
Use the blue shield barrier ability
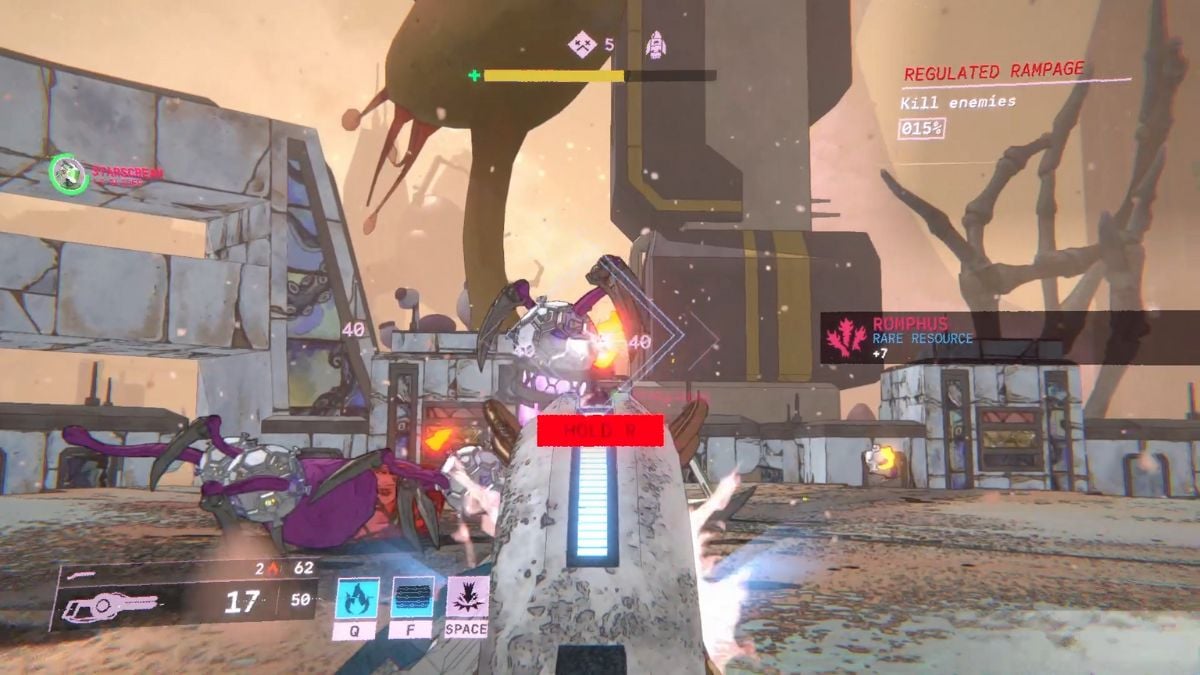coord(412,598)
